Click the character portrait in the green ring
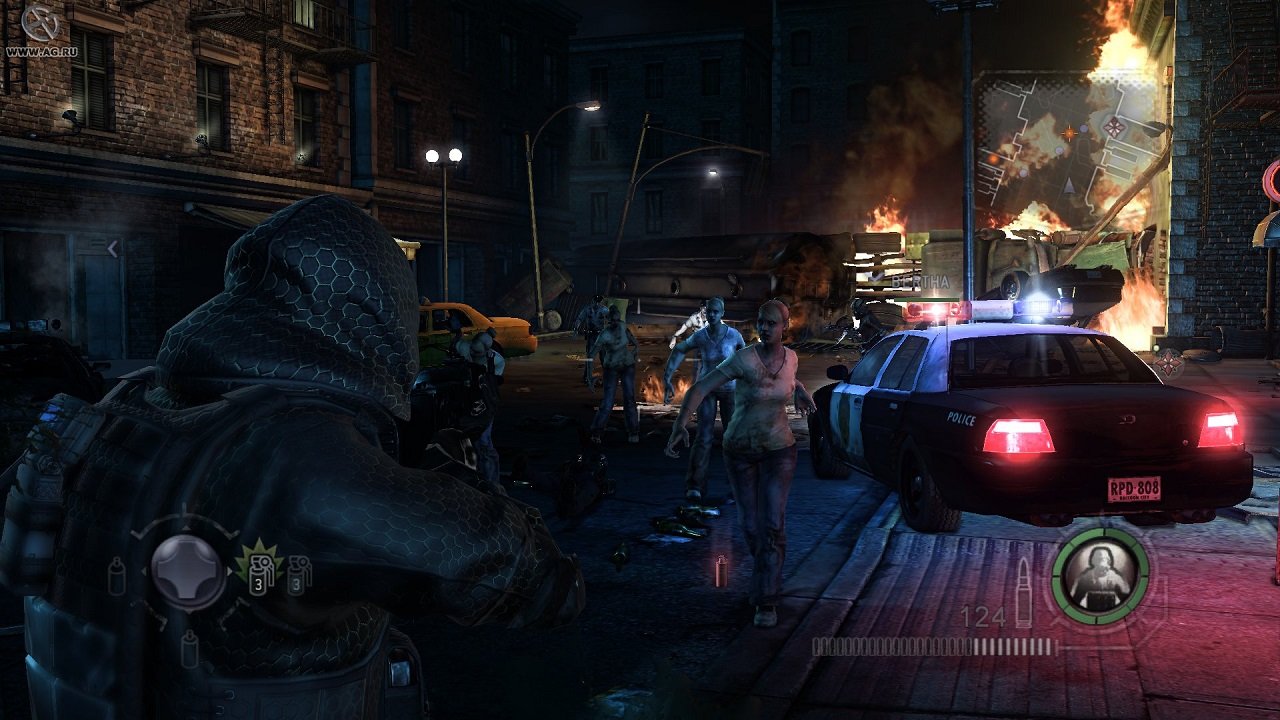The image size is (1280, 720). [1098, 575]
